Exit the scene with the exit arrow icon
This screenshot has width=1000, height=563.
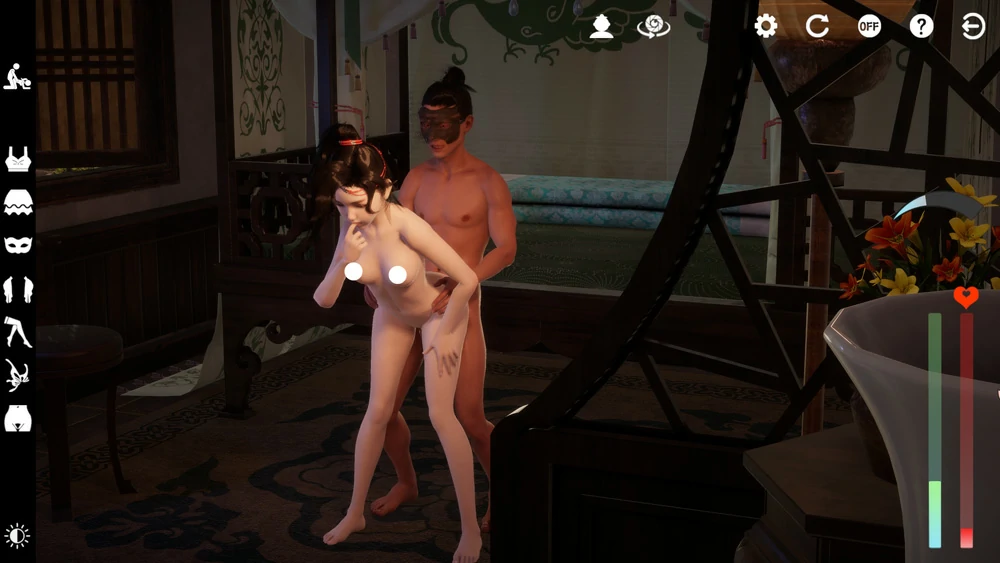[973, 26]
